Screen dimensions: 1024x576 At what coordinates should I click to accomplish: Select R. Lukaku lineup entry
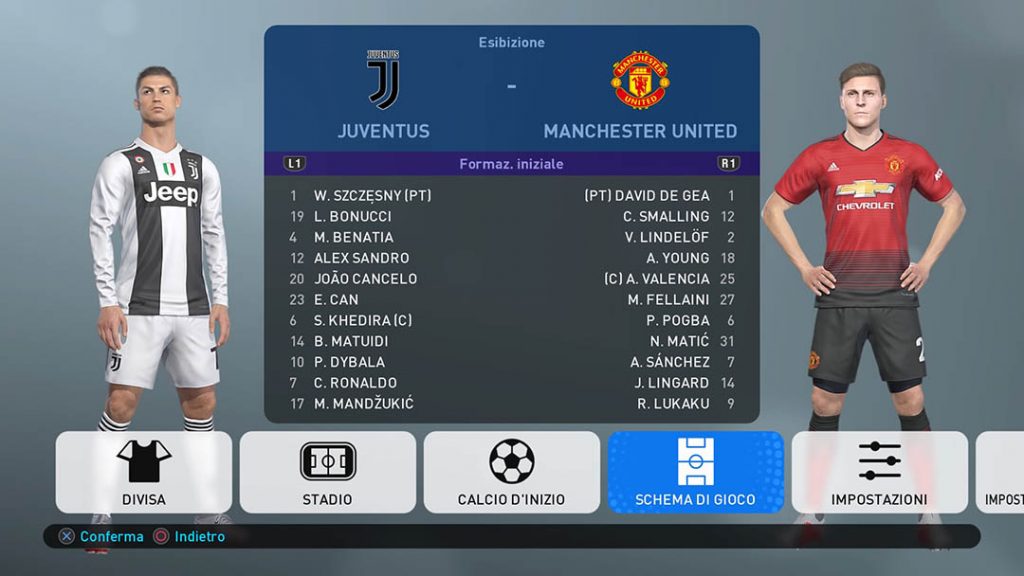pyautogui.click(x=673, y=403)
